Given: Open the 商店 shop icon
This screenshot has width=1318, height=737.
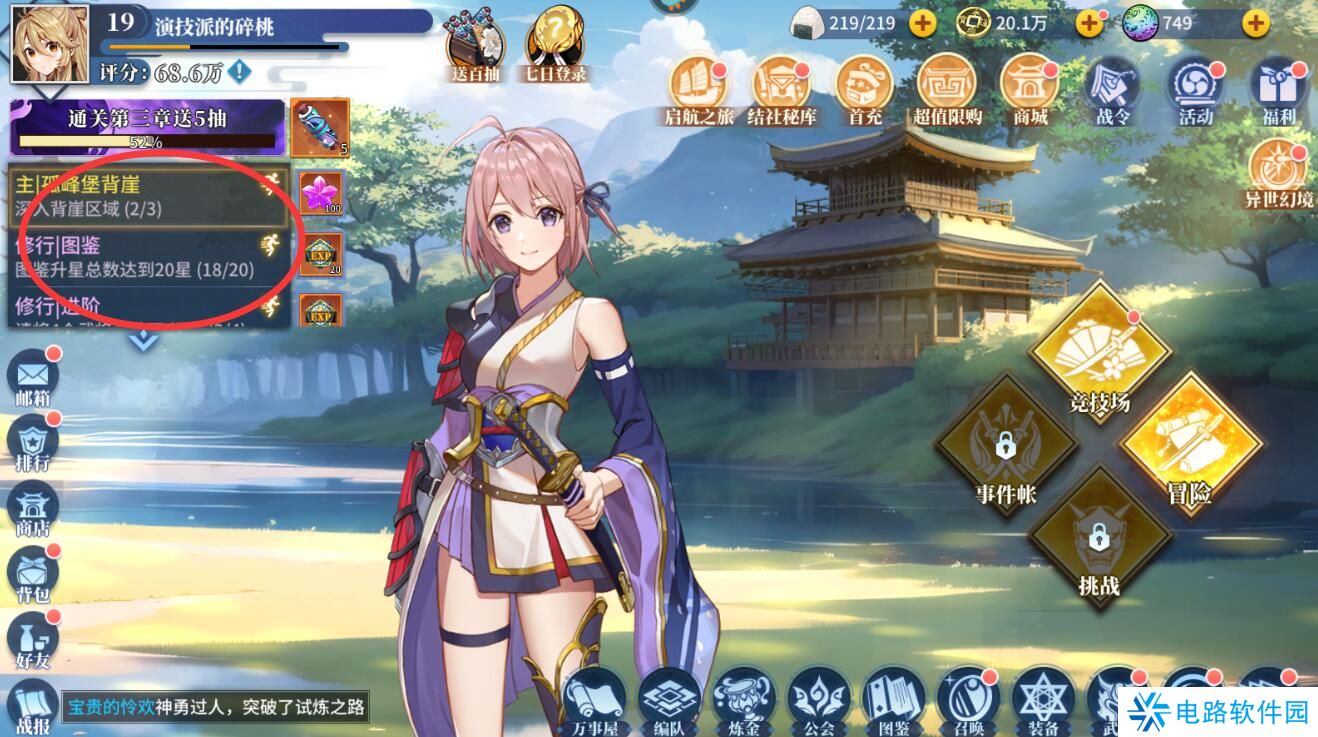Looking at the screenshot, I should 33,507.
